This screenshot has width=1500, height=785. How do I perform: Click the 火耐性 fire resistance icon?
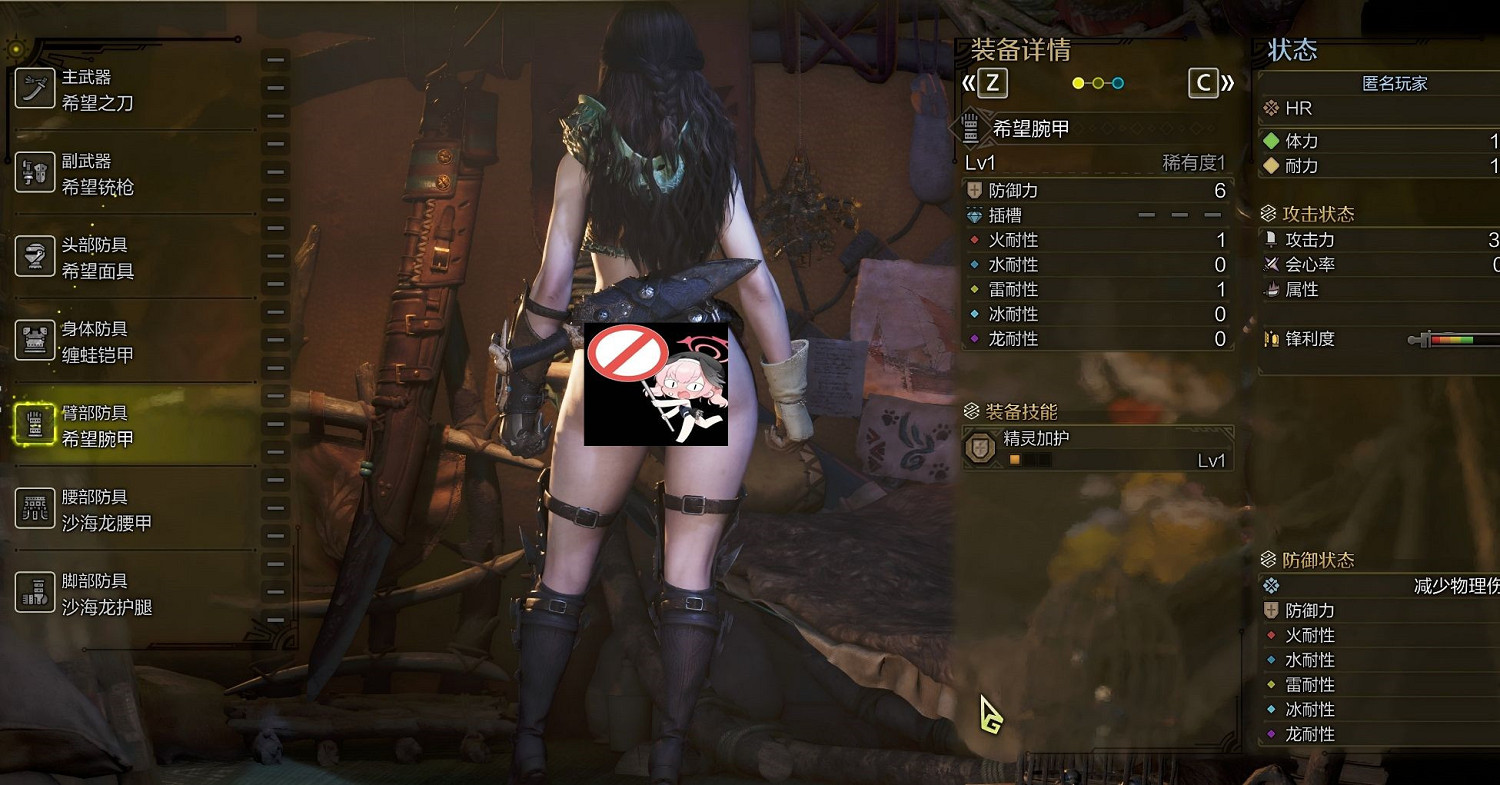click(974, 240)
